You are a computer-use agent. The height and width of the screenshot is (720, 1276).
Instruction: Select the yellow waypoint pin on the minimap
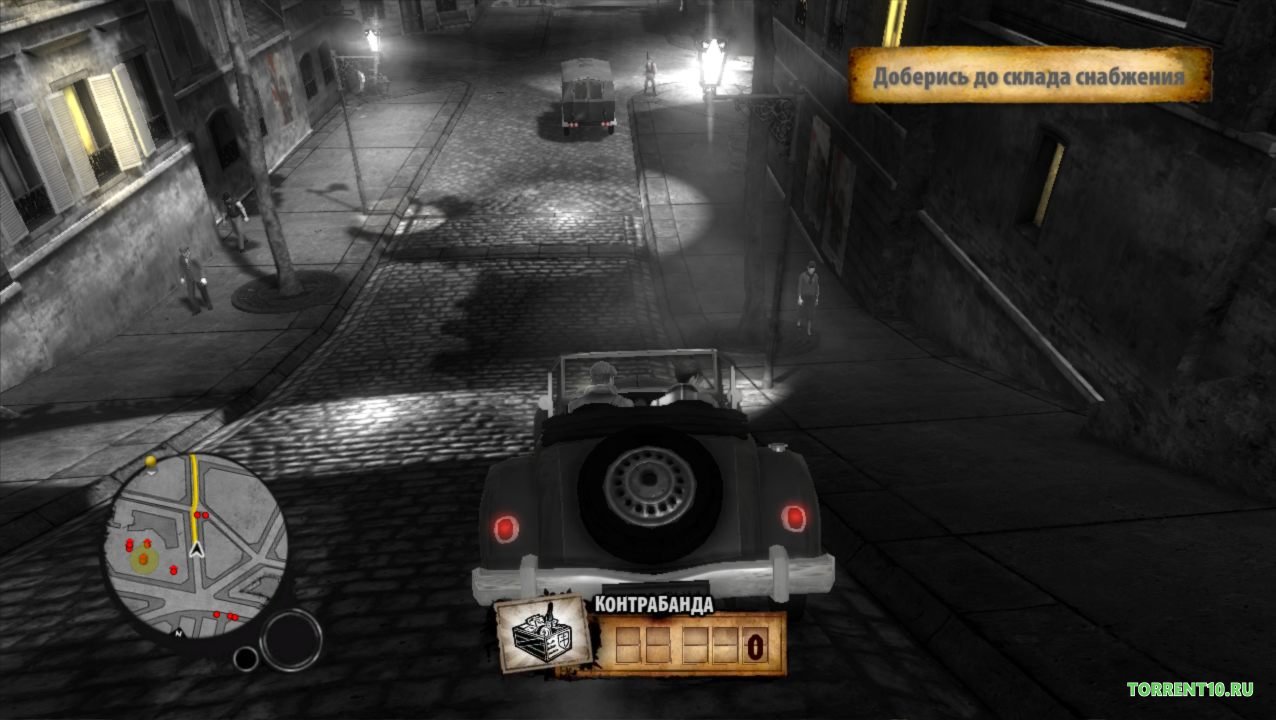coord(152,462)
